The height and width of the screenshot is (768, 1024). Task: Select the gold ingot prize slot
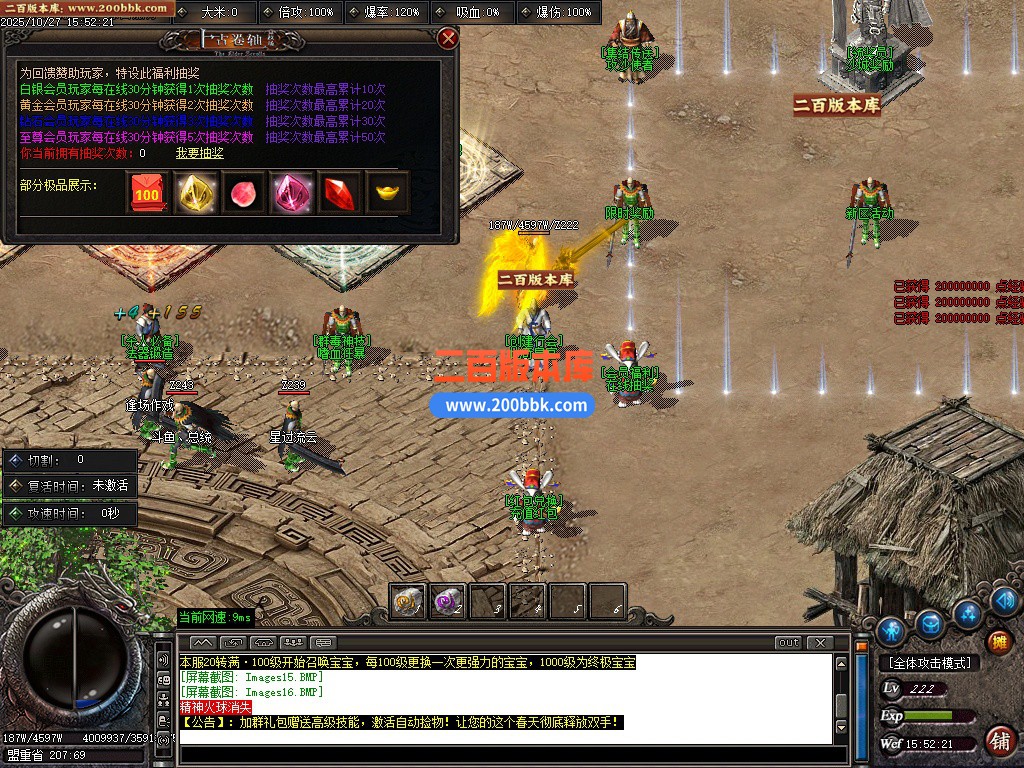tap(387, 193)
